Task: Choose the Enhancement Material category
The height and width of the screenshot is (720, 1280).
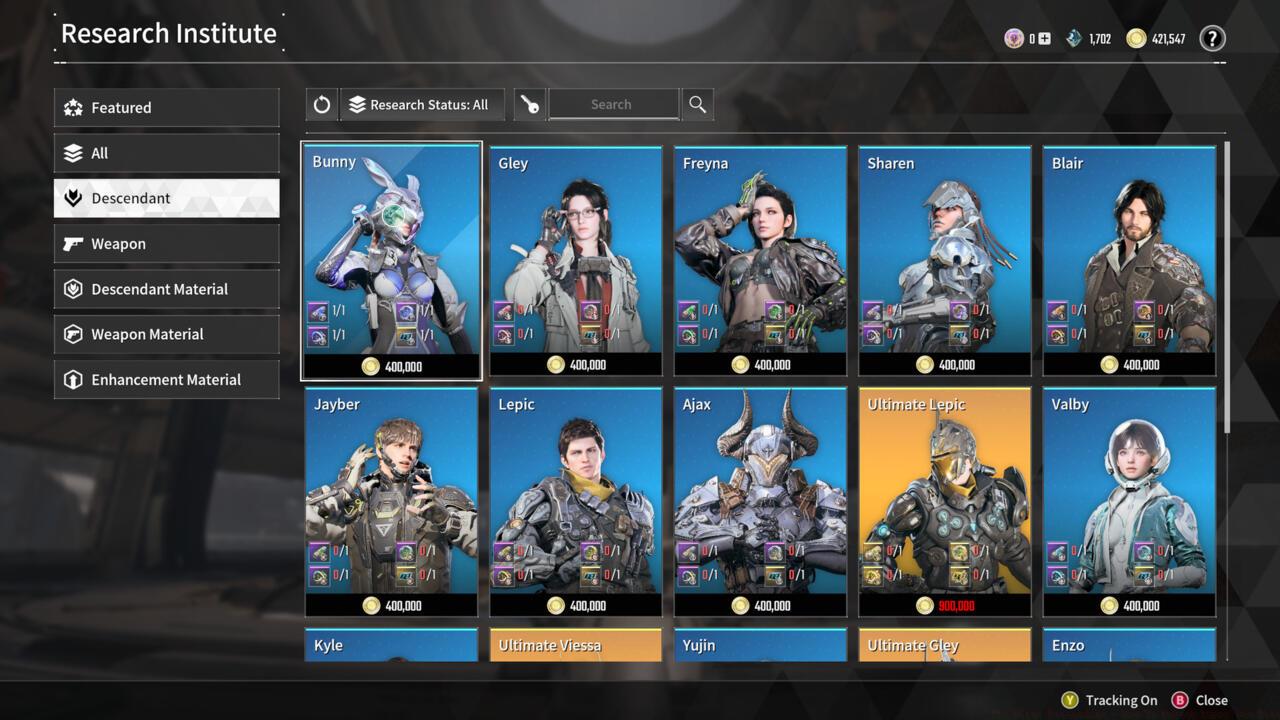Action: point(166,380)
